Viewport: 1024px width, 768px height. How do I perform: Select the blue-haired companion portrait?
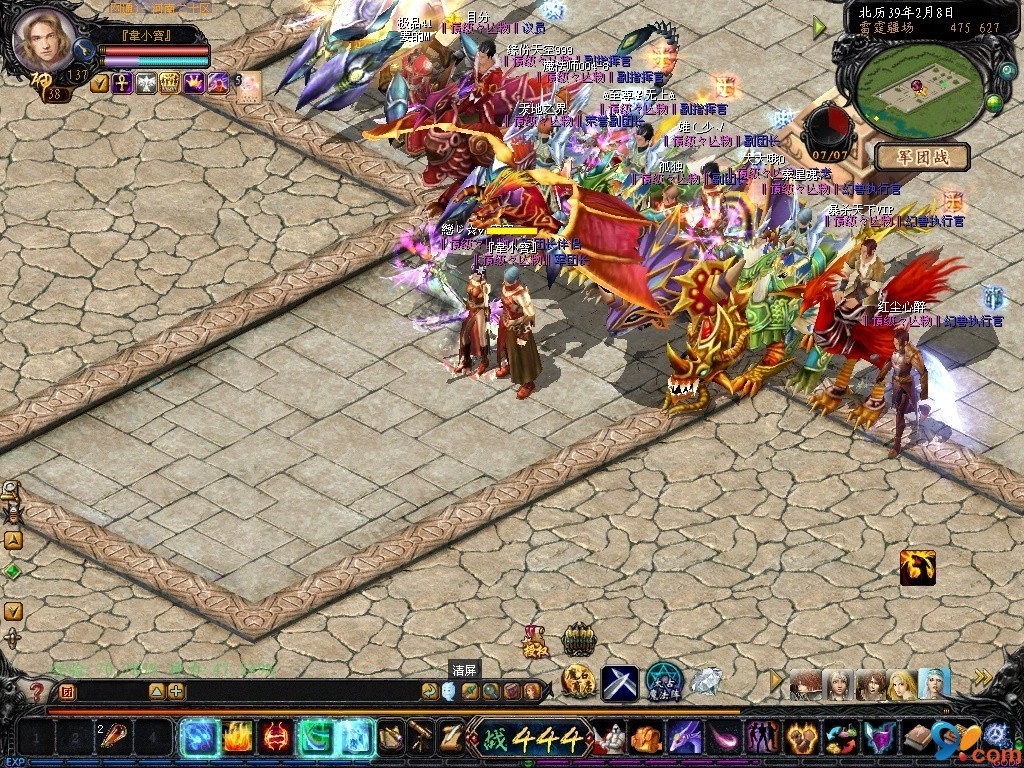pos(935,684)
